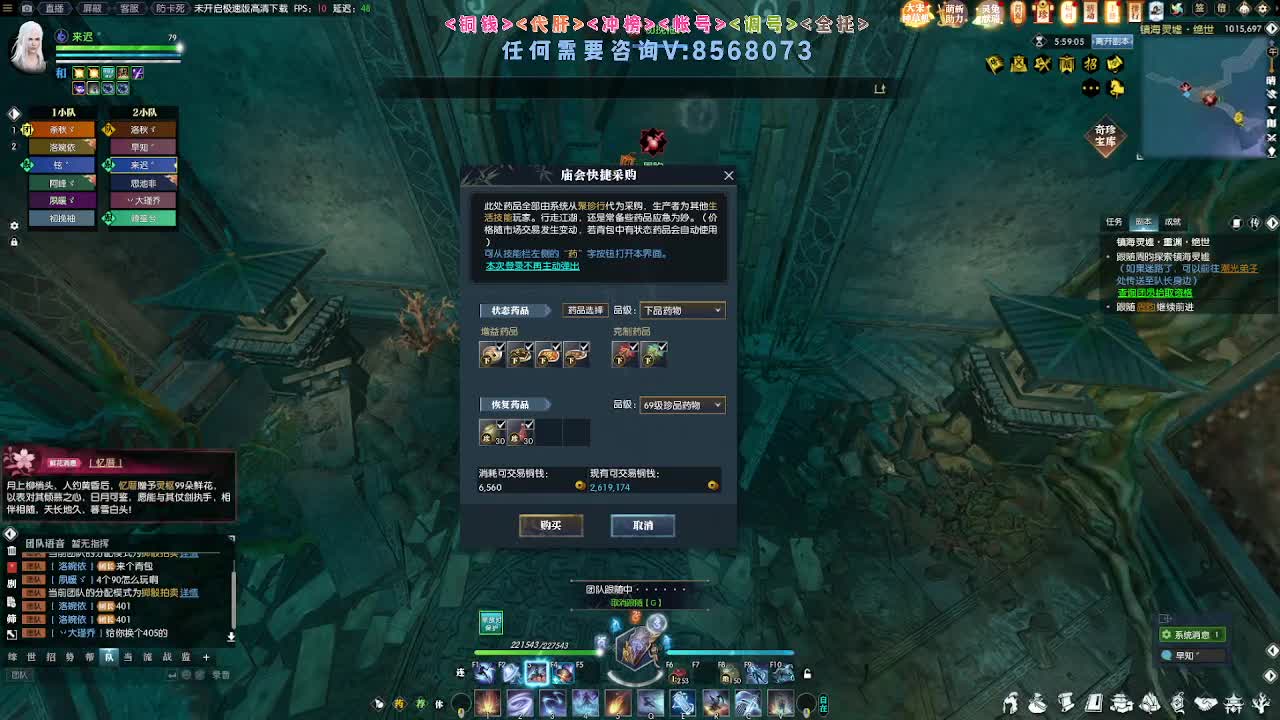Click the green bird icon in the top-right toolbar
The image size is (1280, 720).
(1177, 10)
